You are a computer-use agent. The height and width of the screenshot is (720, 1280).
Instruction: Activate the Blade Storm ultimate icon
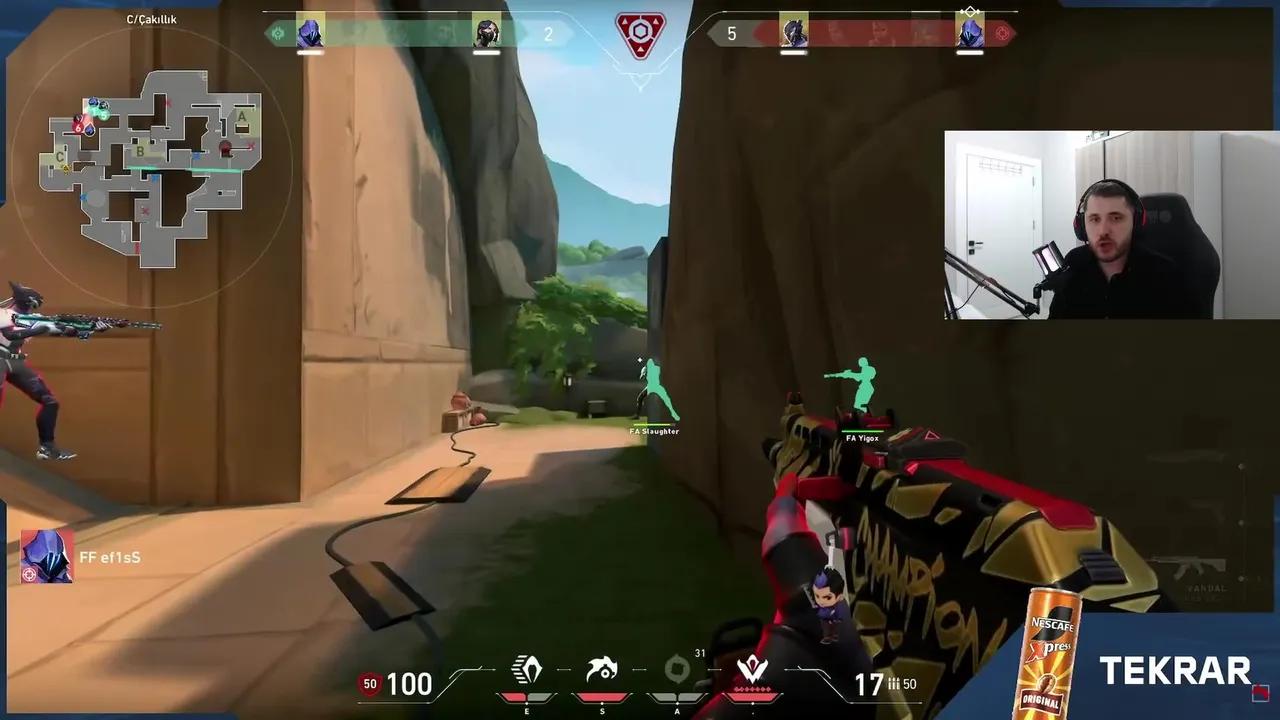click(x=753, y=668)
